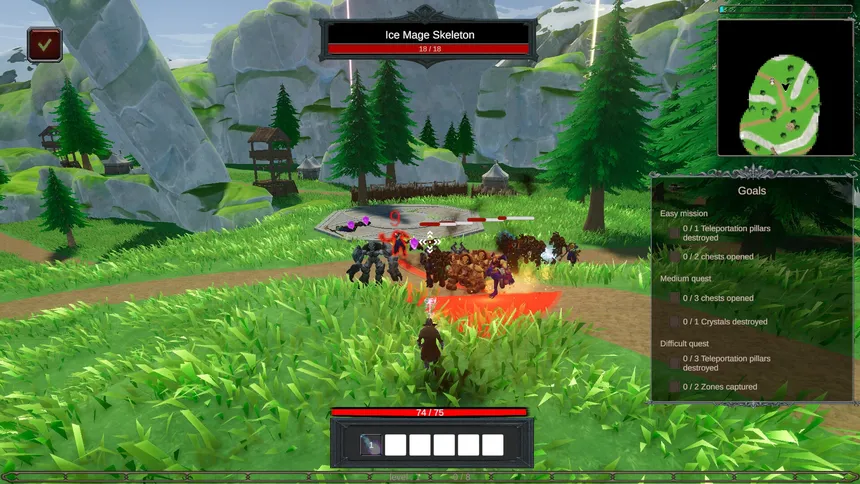Select the Easy mission teleportation pillars goal
The image size is (860, 484).
tap(726, 233)
